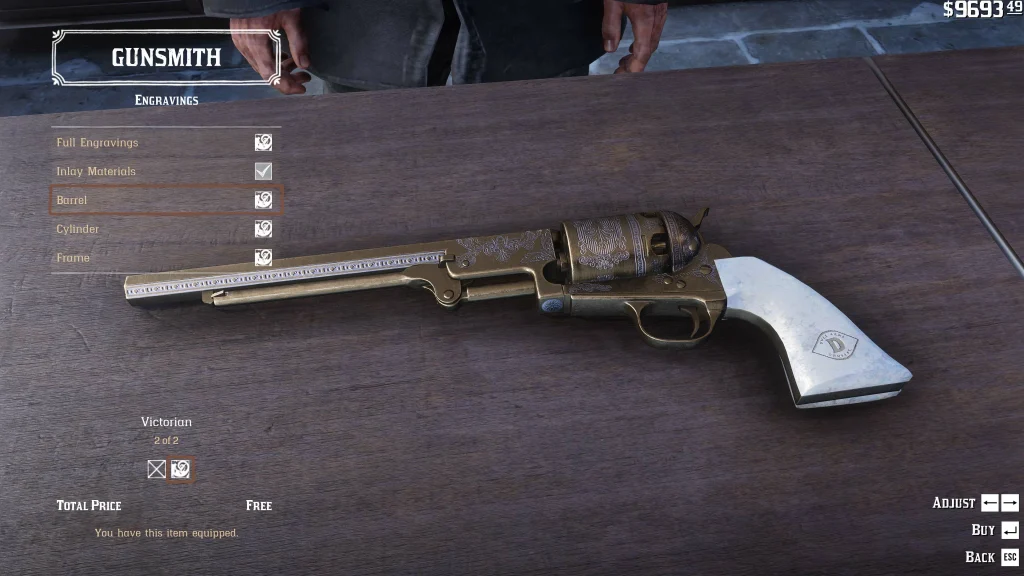Open the Full Engravings option

point(165,143)
